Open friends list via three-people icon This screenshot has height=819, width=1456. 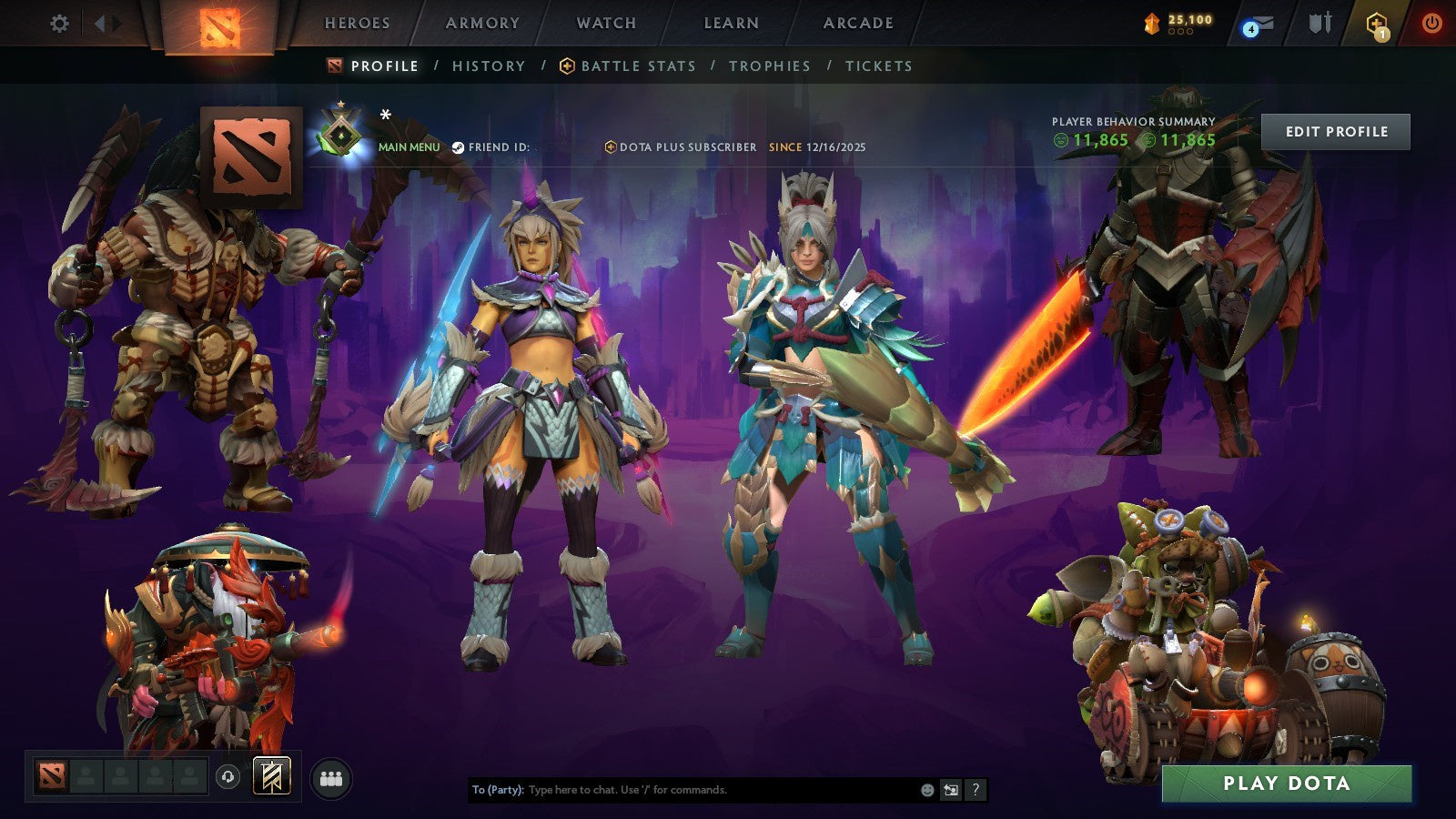[x=332, y=775]
